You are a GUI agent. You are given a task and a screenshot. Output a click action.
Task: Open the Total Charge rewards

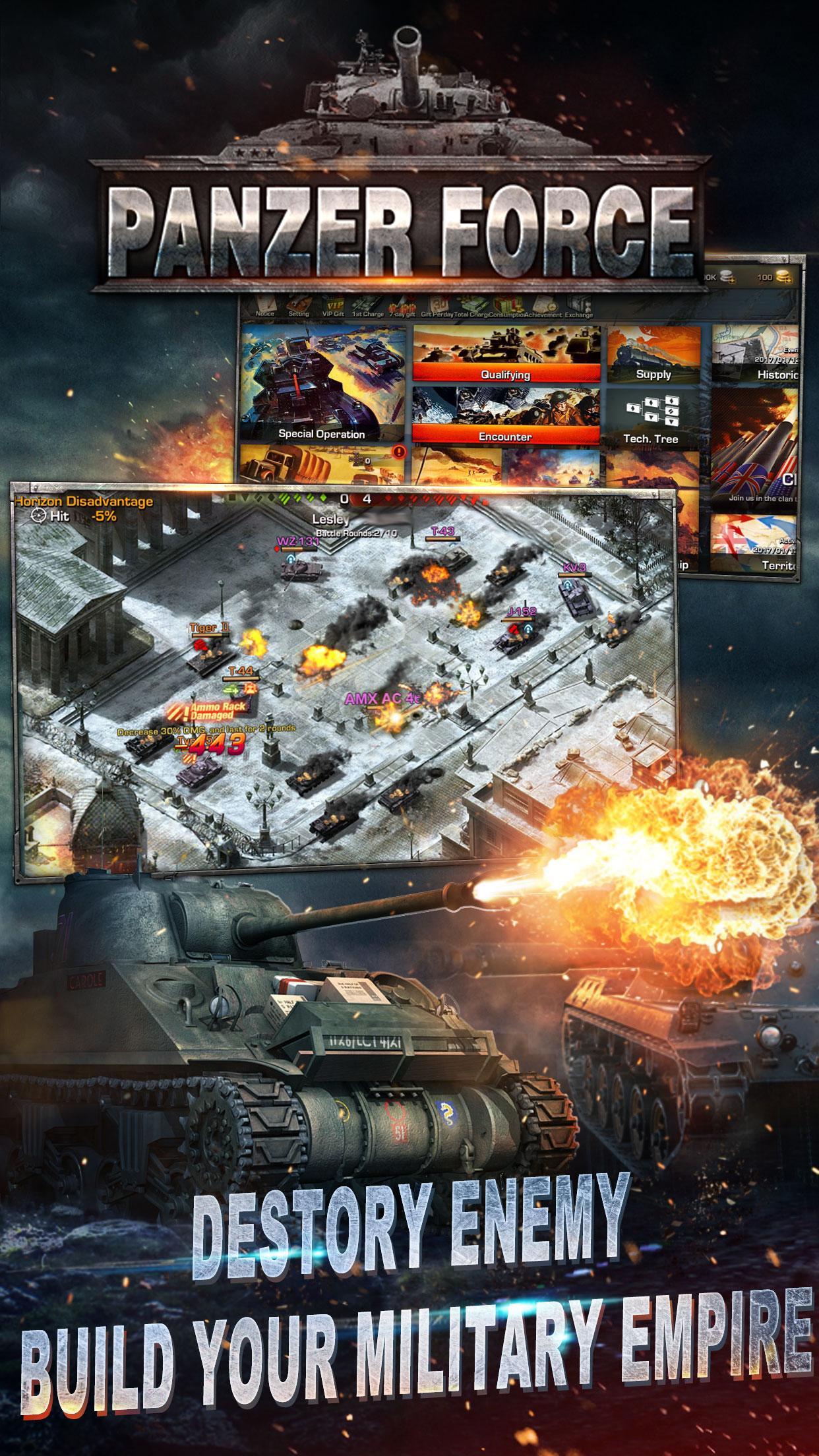click(471, 307)
